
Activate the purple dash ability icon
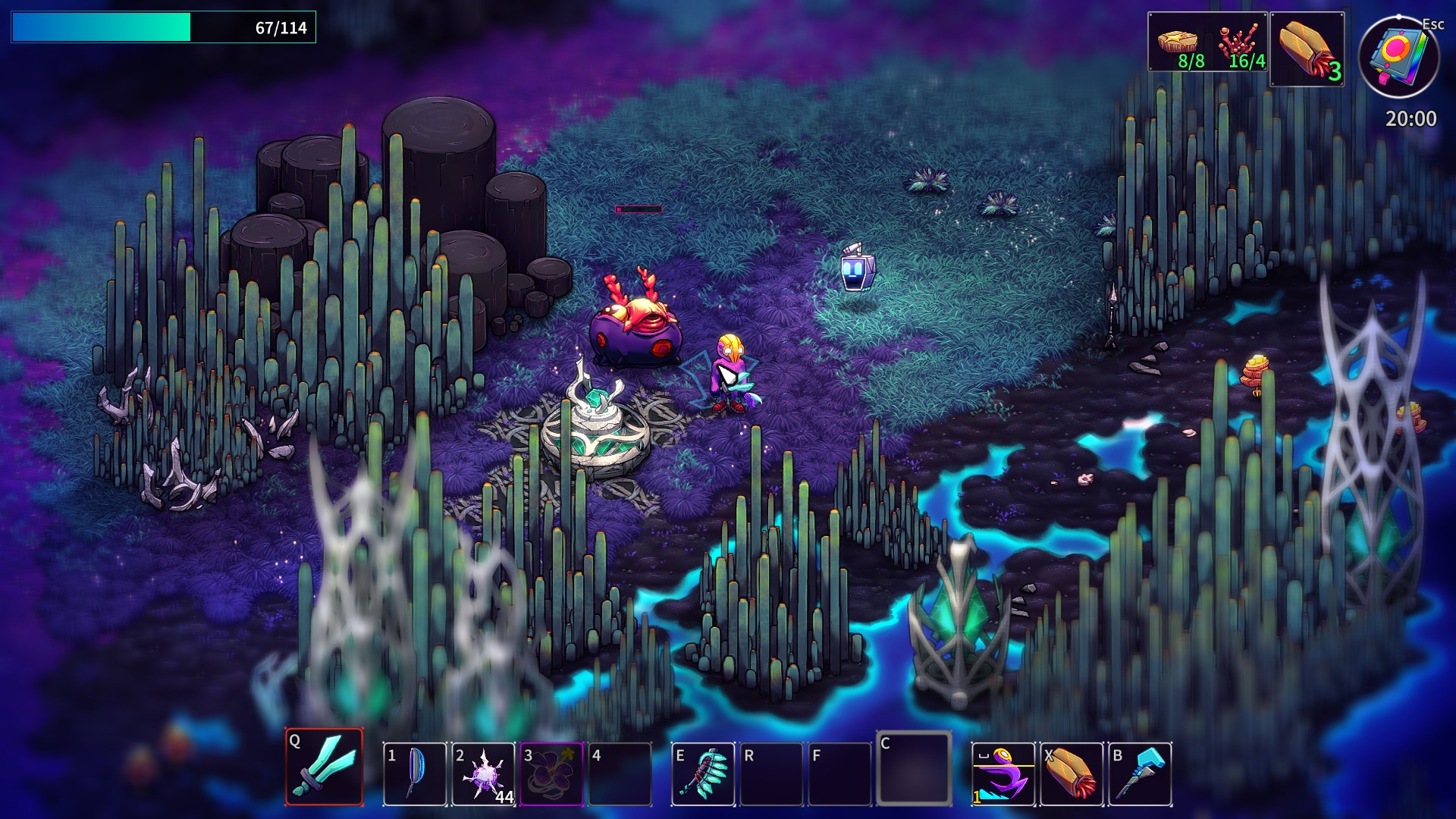pos(1003,773)
